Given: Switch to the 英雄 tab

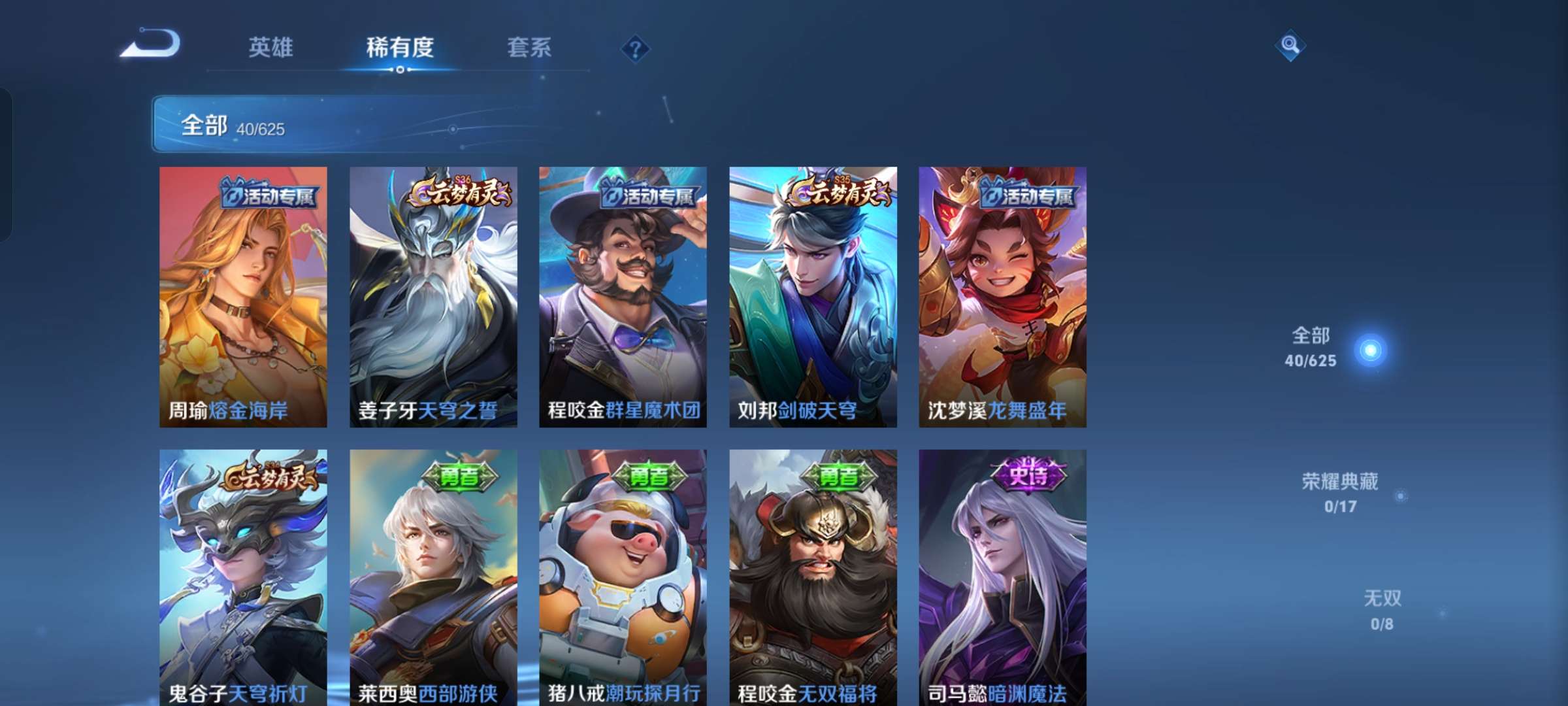Looking at the screenshot, I should point(270,47).
